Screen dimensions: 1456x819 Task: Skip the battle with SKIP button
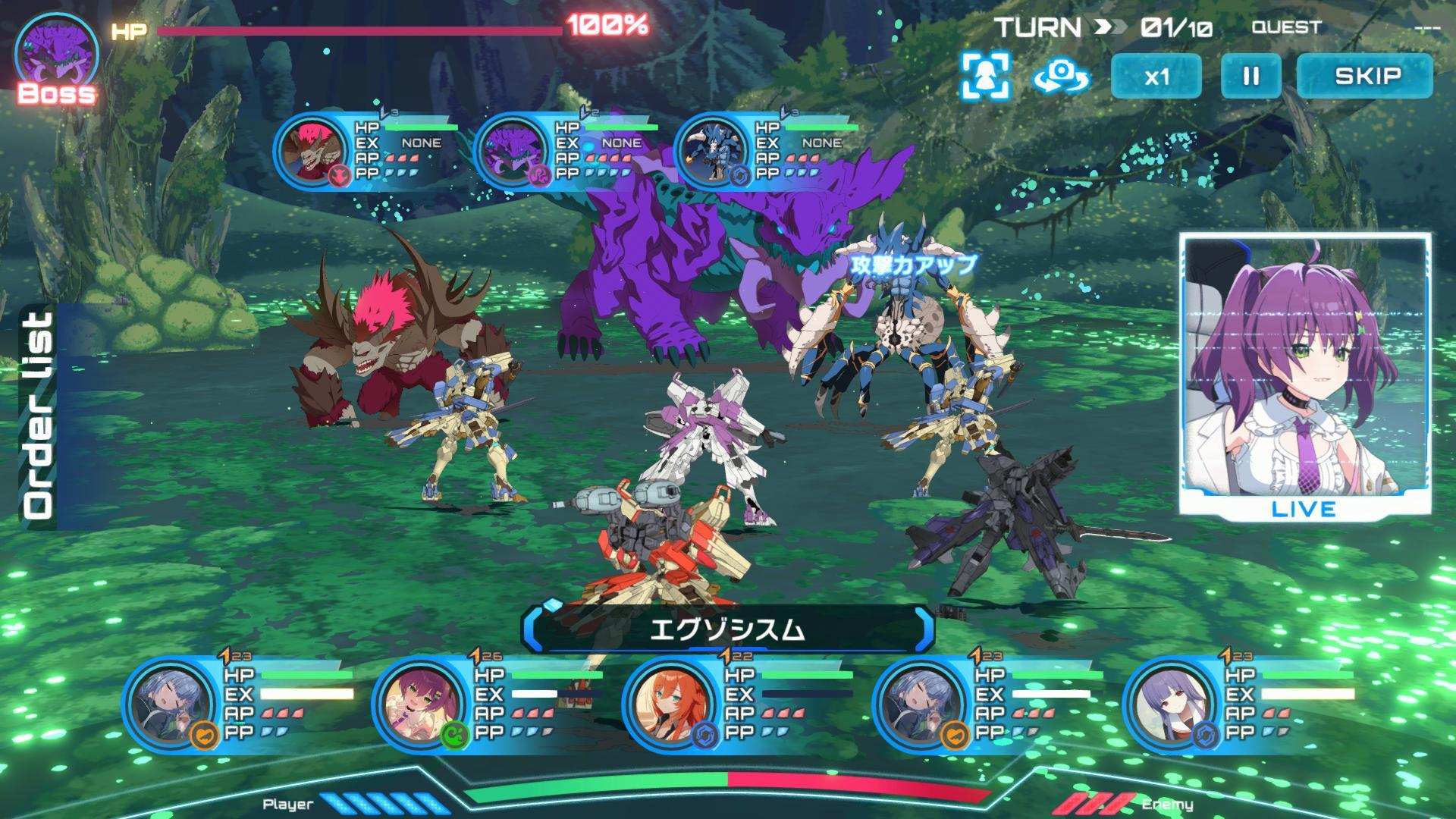click(1366, 76)
